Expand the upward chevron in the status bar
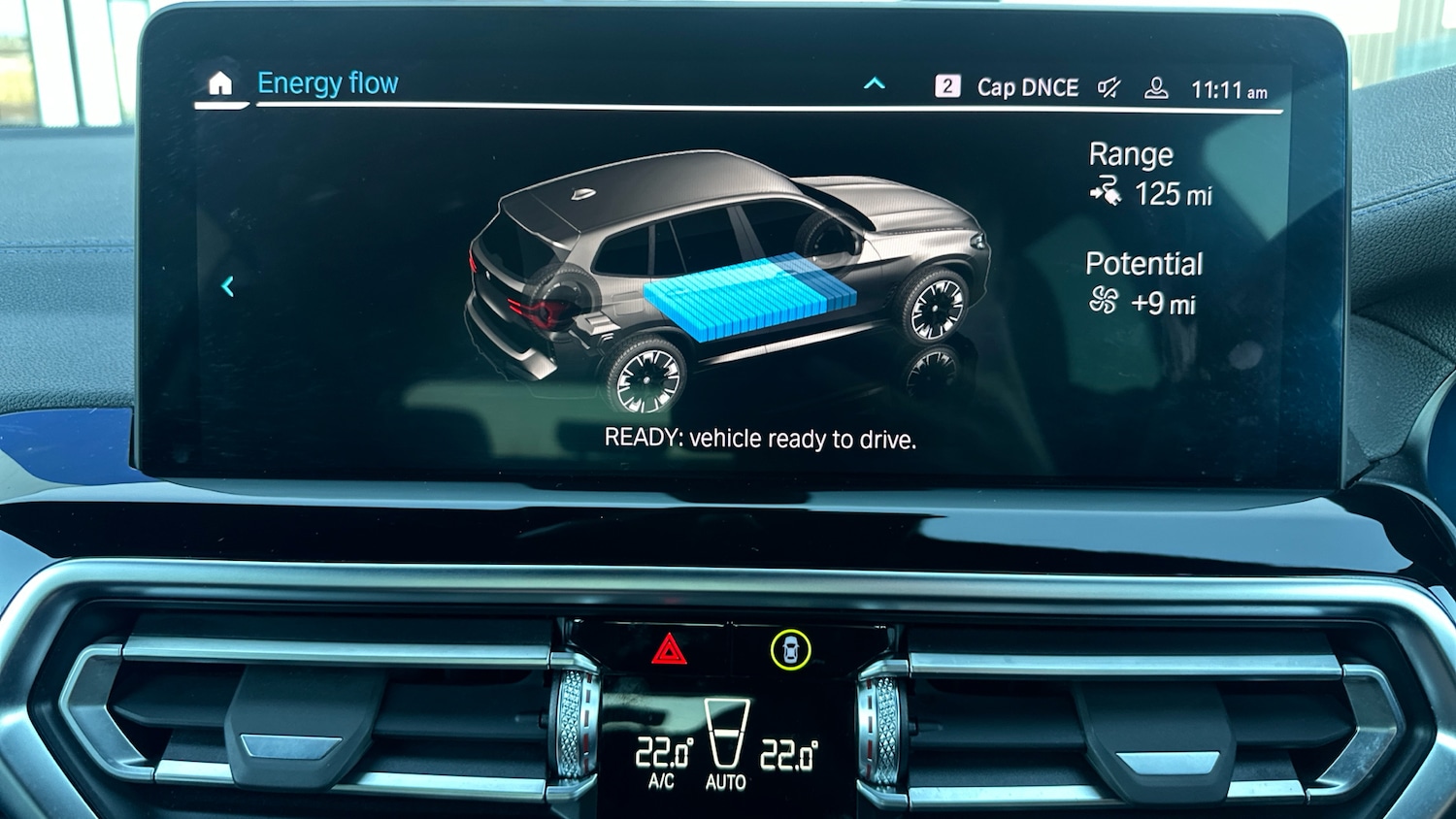The width and height of the screenshot is (1456, 819). pos(875,83)
